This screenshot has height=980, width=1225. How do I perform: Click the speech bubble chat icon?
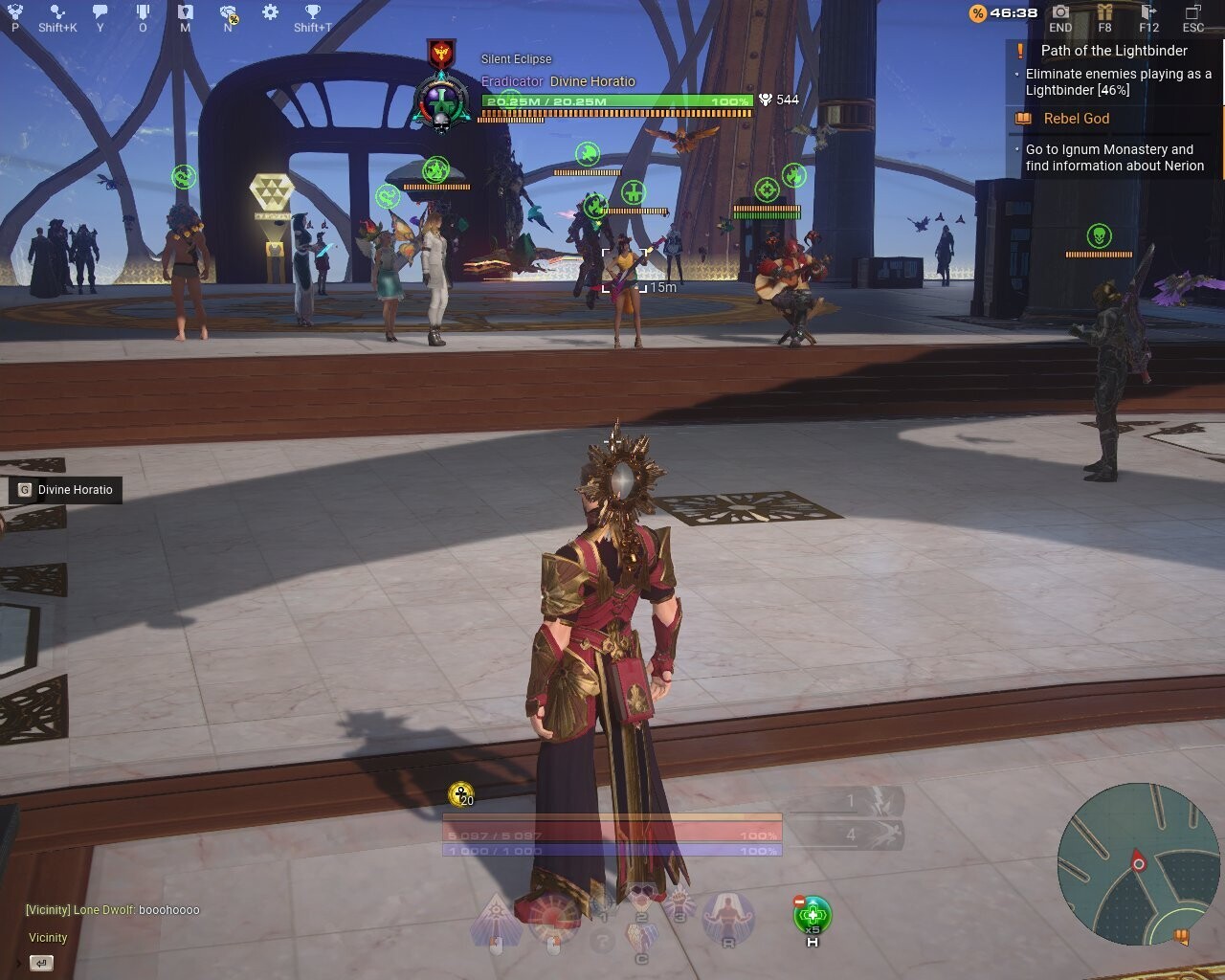pos(100,12)
